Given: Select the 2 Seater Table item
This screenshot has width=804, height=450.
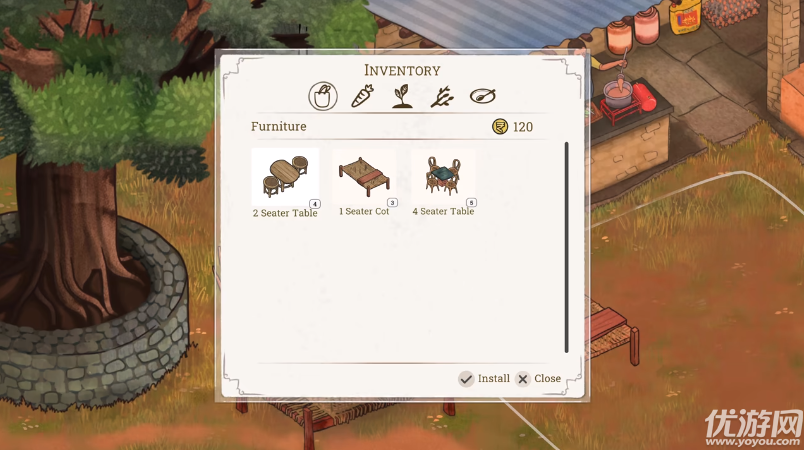Looking at the screenshot, I should 285,178.
